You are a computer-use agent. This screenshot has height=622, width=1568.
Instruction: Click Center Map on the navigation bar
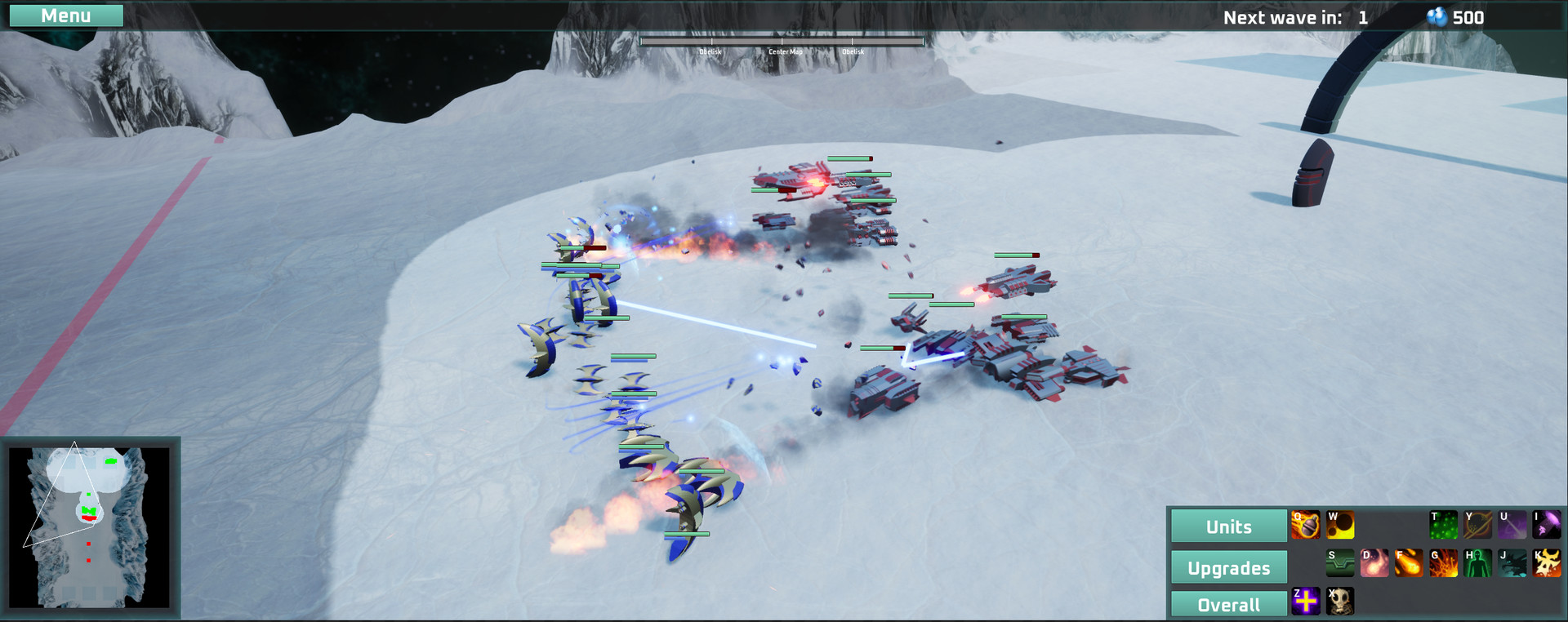click(784, 51)
